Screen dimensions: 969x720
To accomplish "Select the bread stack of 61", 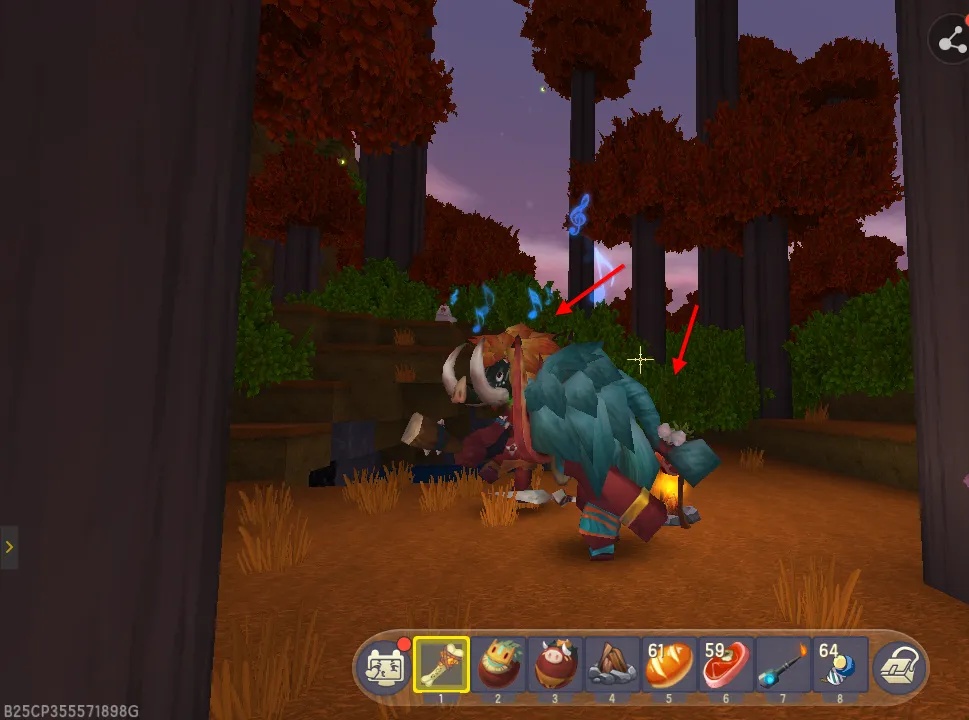I will click(670, 664).
